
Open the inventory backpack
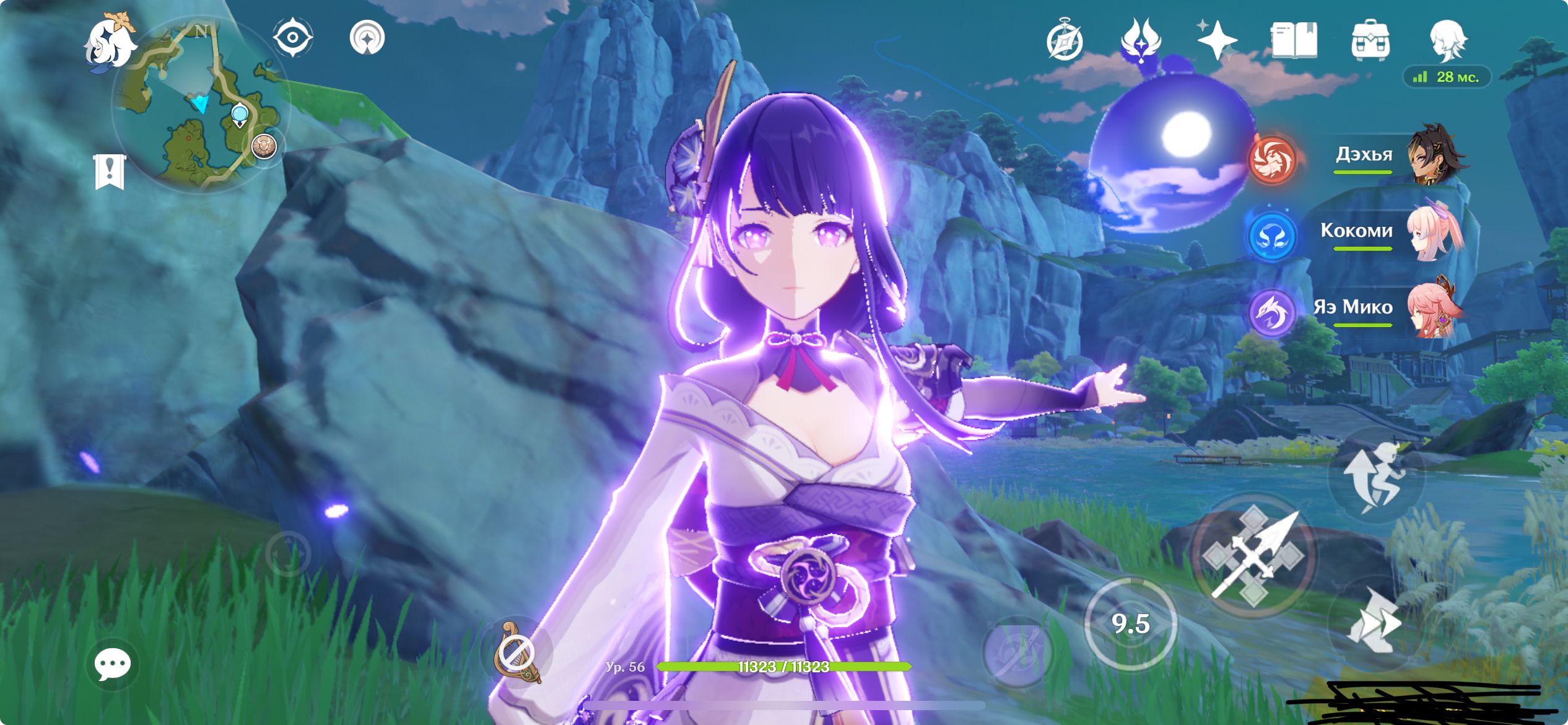(1370, 40)
